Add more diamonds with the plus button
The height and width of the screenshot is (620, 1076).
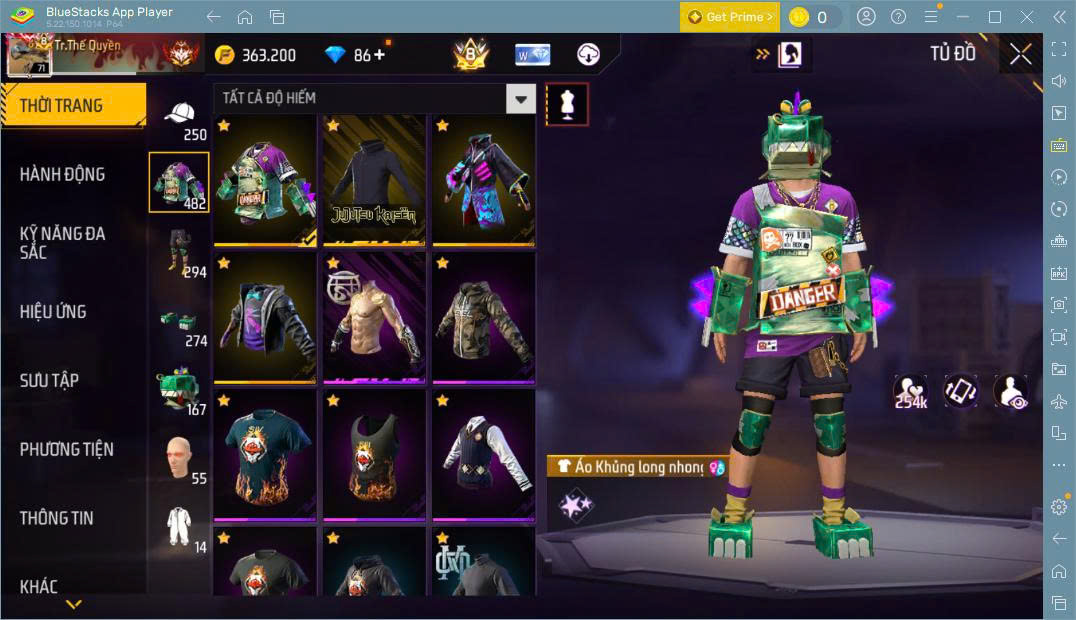tap(379, 55)
